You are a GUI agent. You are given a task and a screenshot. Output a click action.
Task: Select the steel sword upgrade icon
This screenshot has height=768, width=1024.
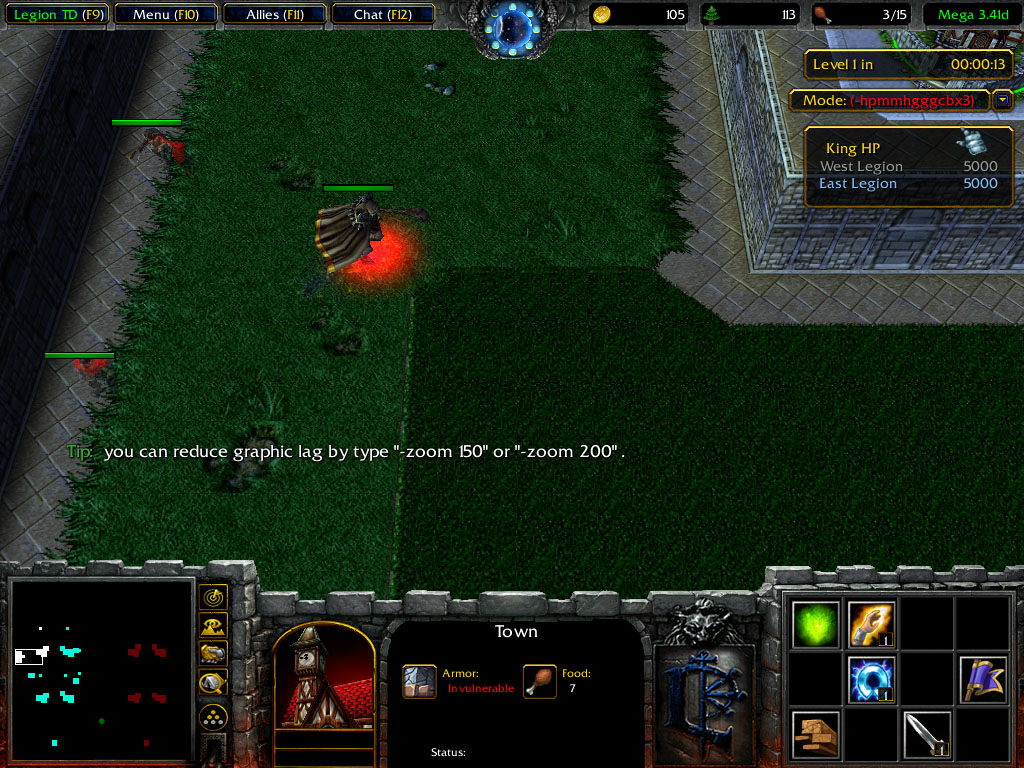(x=926, y=735)
